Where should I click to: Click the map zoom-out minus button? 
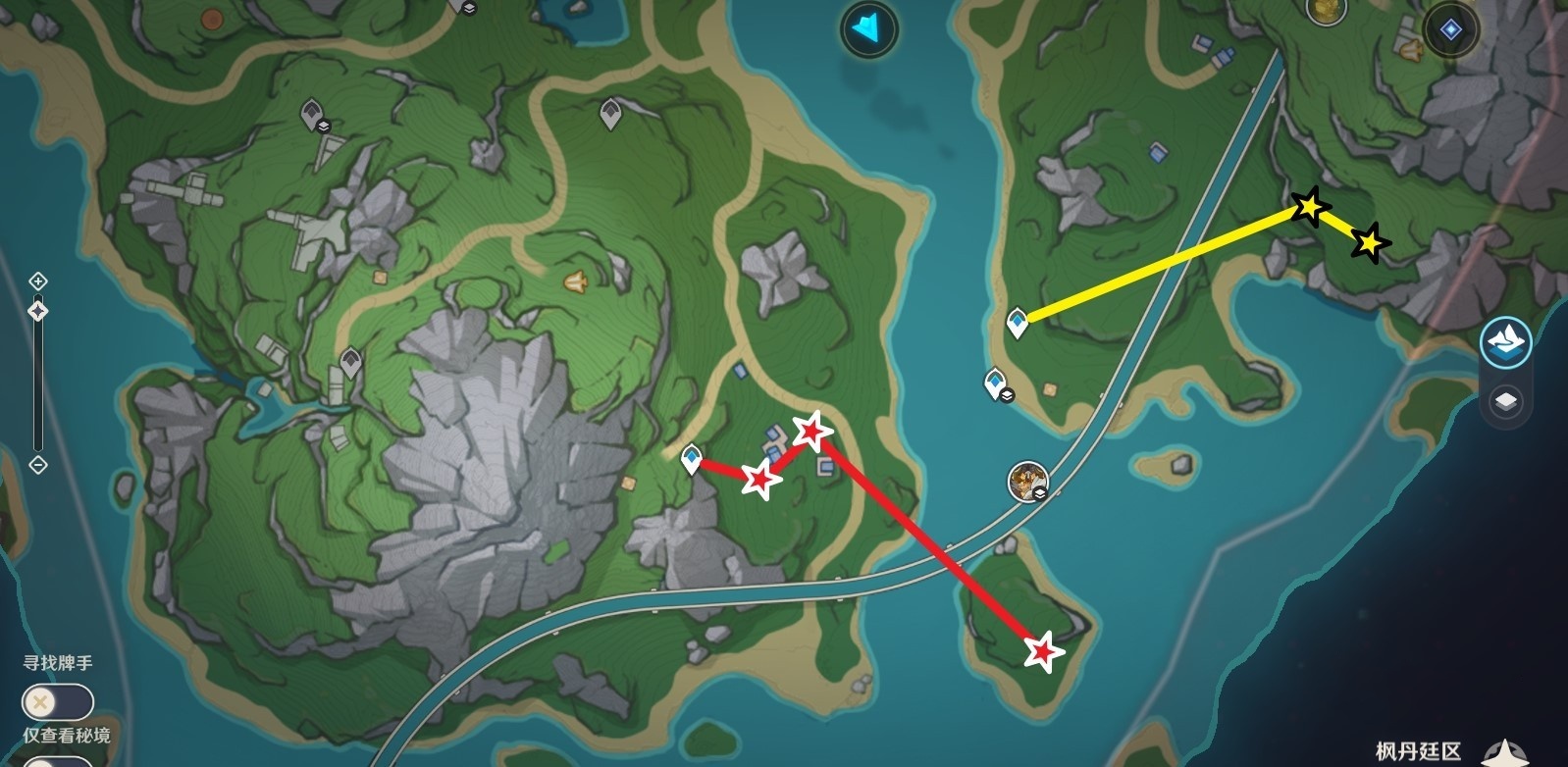(x=38, y=465)
